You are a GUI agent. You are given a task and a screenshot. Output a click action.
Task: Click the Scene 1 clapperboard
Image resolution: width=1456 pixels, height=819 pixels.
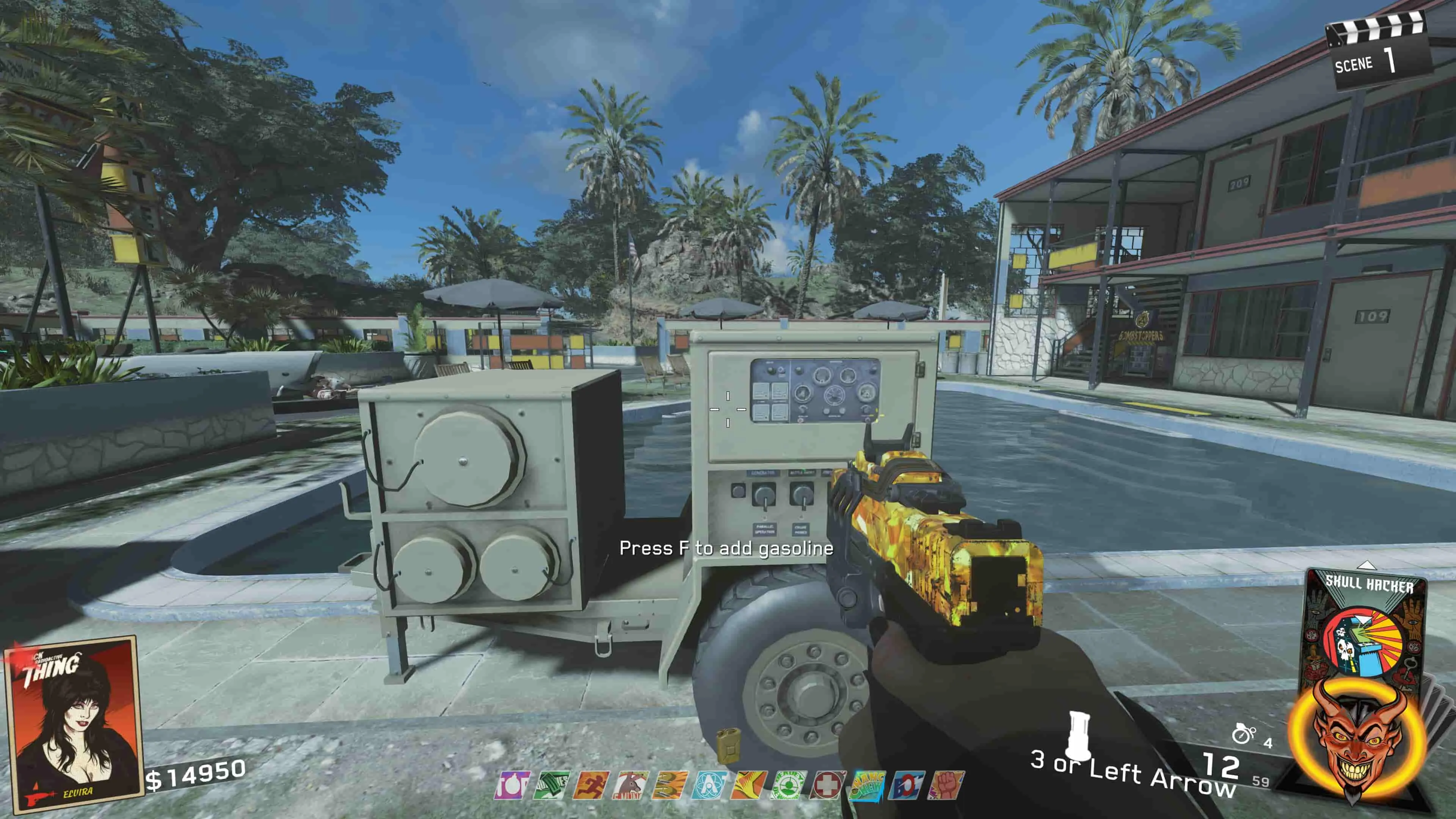pyautogui.click(x=1378, y=54)
